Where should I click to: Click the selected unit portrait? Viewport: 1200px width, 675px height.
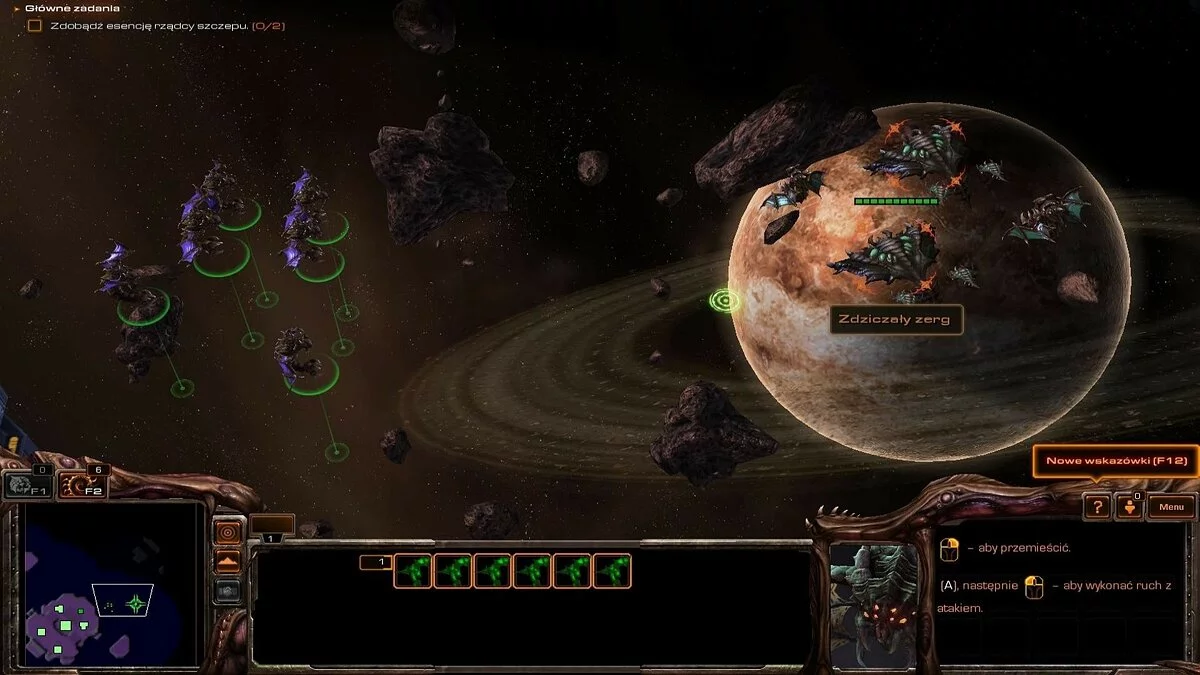coord(874,604)
